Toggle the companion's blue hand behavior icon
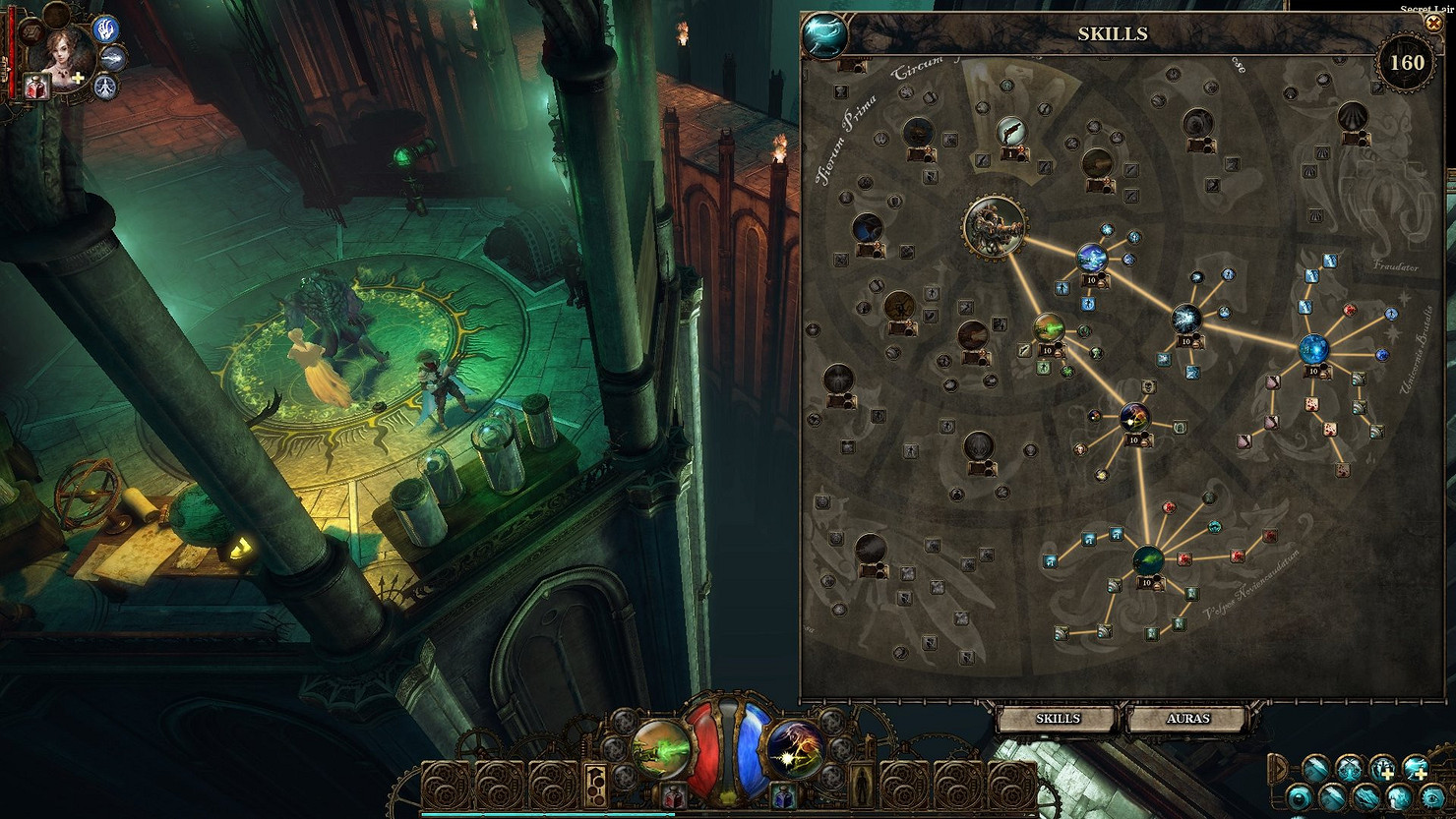Screen dimensions: 1456x819 (x=105, y=29)
